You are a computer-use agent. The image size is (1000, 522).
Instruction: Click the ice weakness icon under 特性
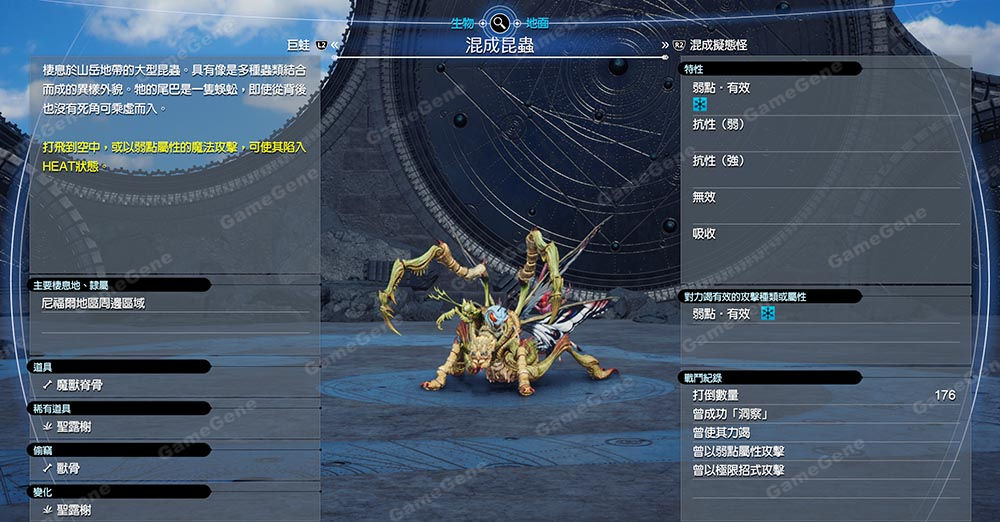[701, 105]
